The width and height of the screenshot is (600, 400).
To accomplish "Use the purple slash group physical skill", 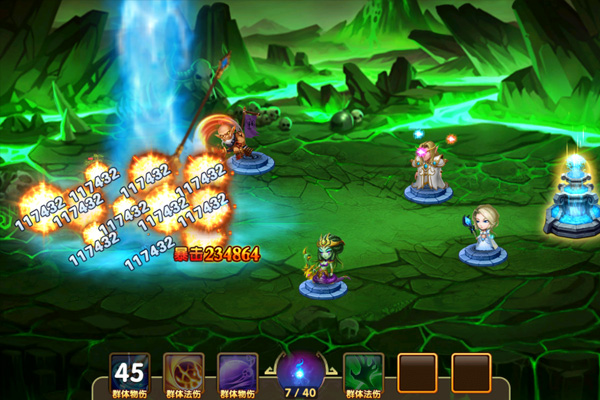I will tap(238, 372).
